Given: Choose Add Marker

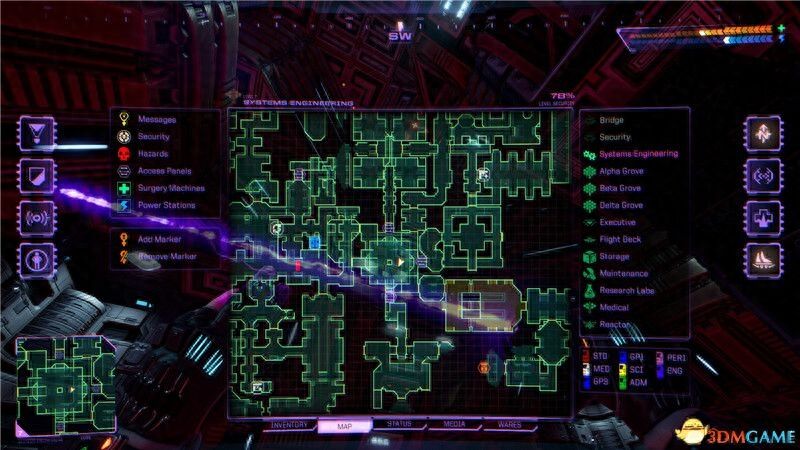Looking at the screenshot, I should click(160, 239).
